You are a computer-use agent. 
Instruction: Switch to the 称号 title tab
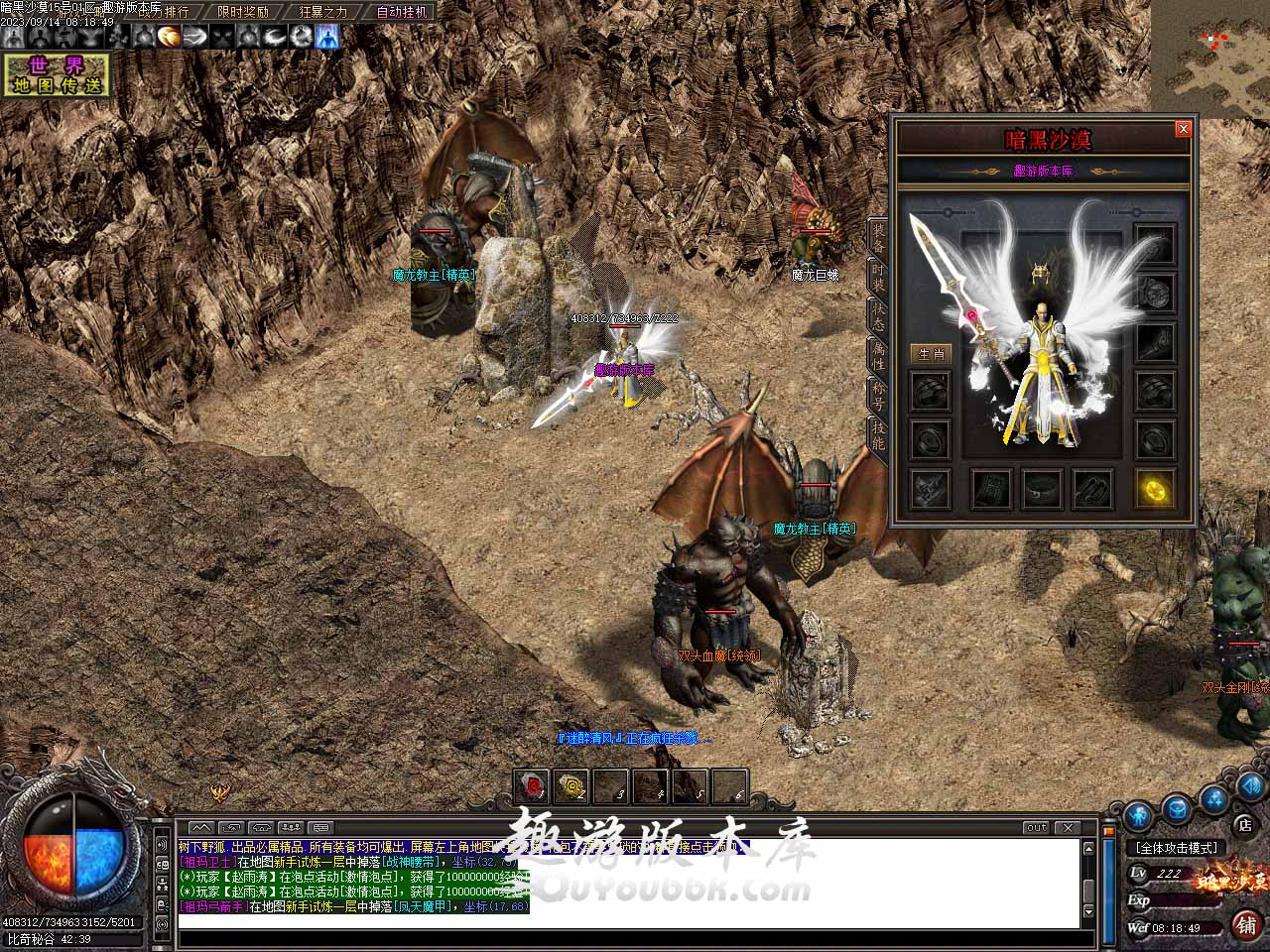(878, 395)
